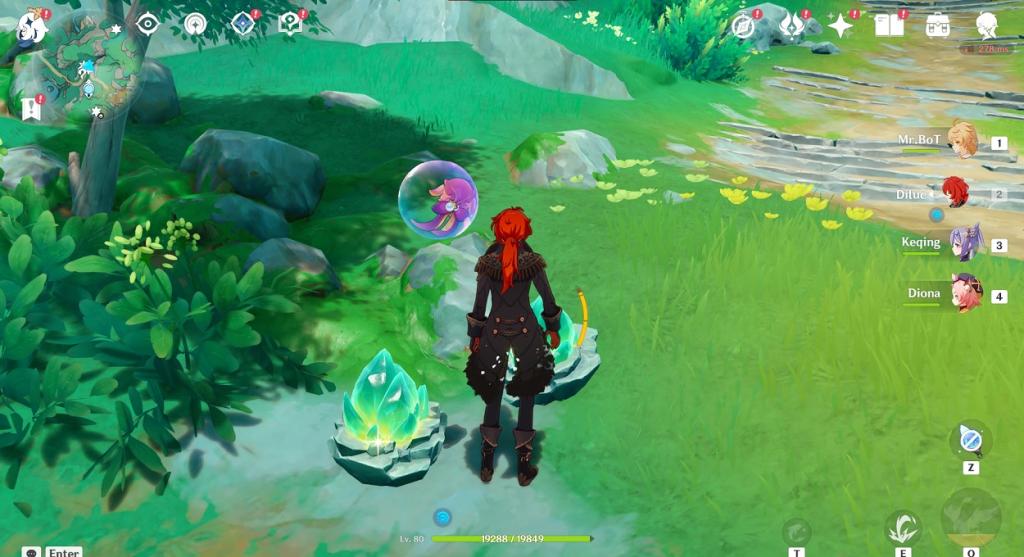Activate Diluc's Elemental Skill icon
Image resolution: width=1024 pixels, height=557 pixels.
tap(903, 527)
